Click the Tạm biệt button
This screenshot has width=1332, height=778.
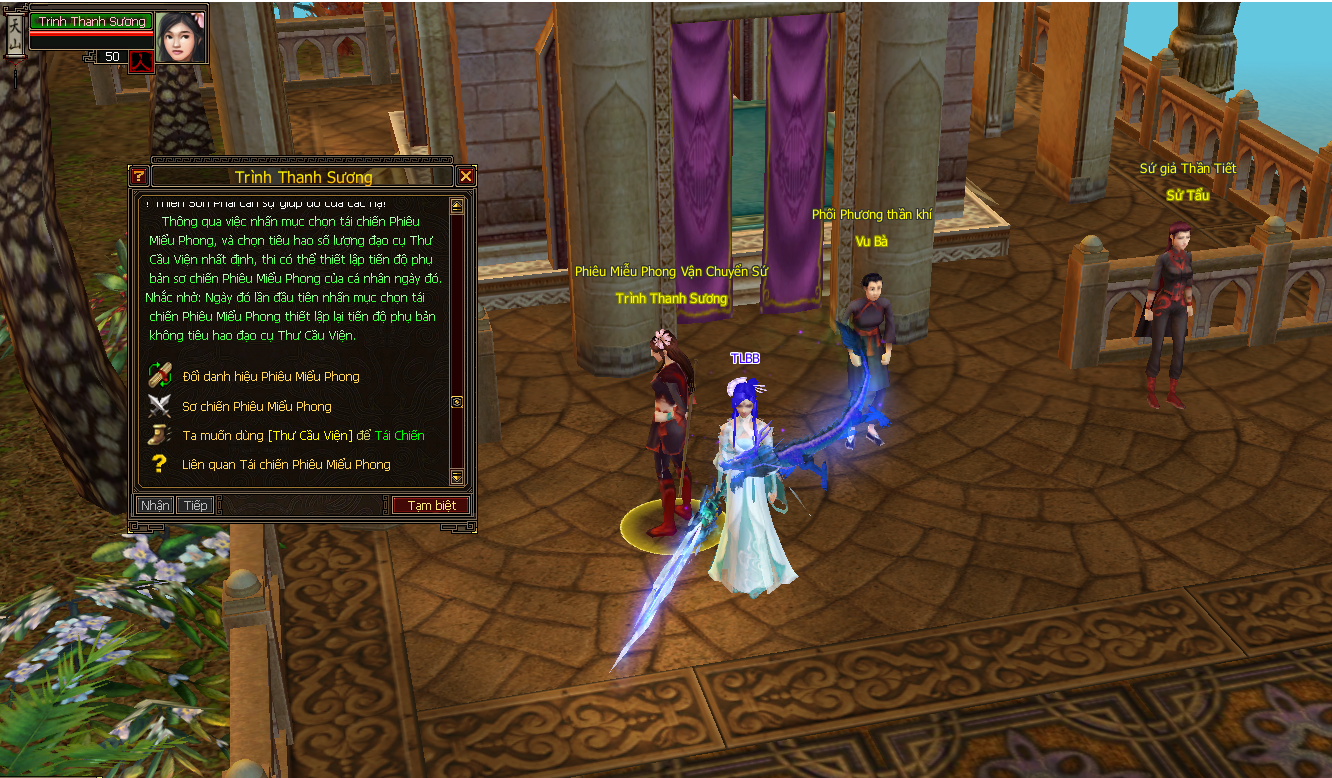[x=431, y=505]
